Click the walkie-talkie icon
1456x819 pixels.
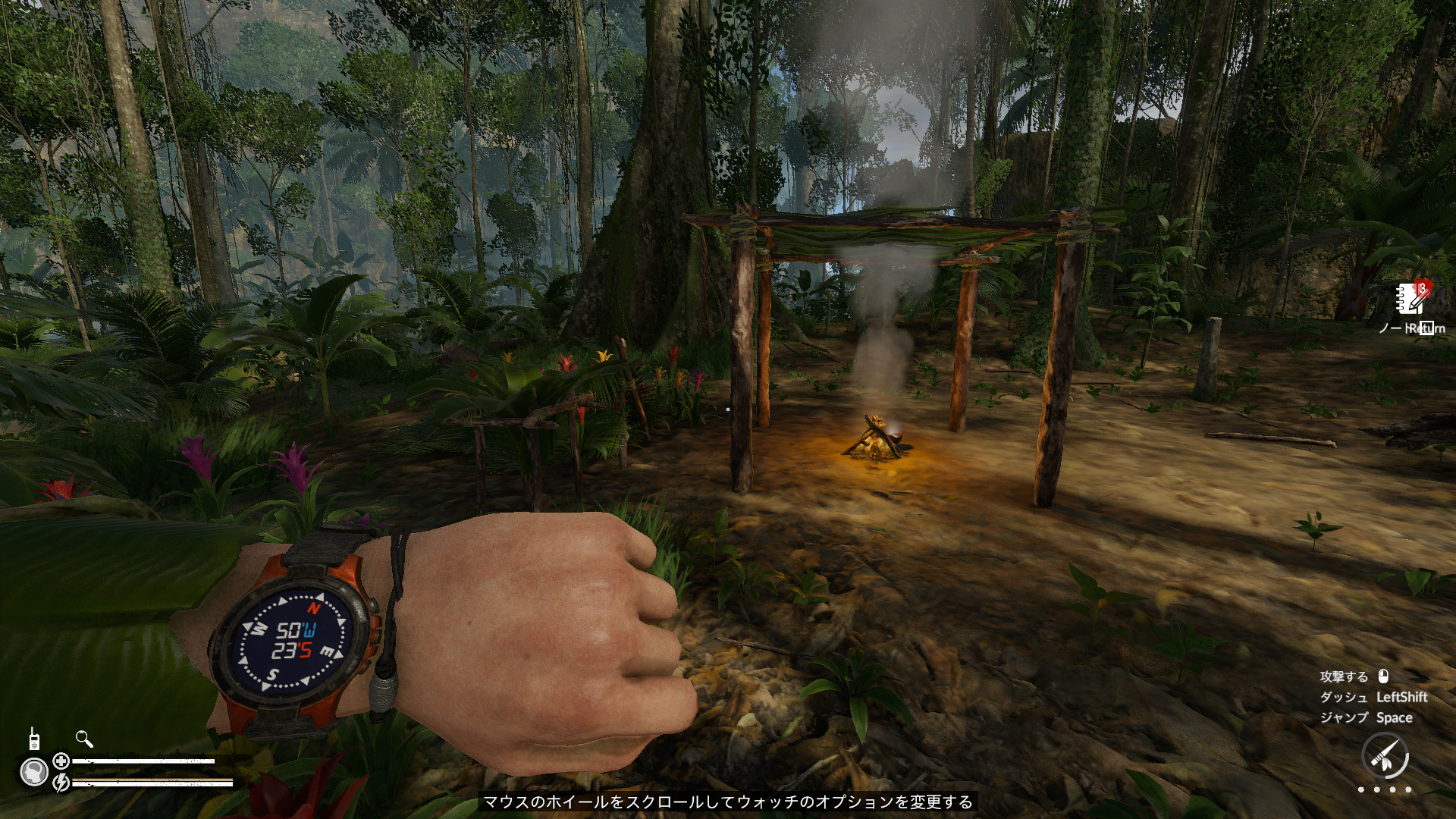(x=34, y=739)
